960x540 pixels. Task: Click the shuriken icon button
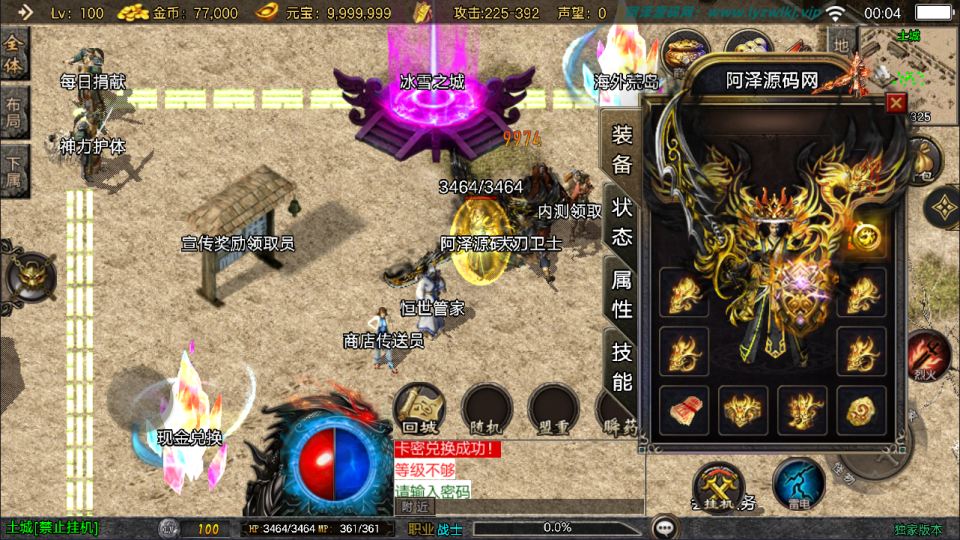[941, 208]
